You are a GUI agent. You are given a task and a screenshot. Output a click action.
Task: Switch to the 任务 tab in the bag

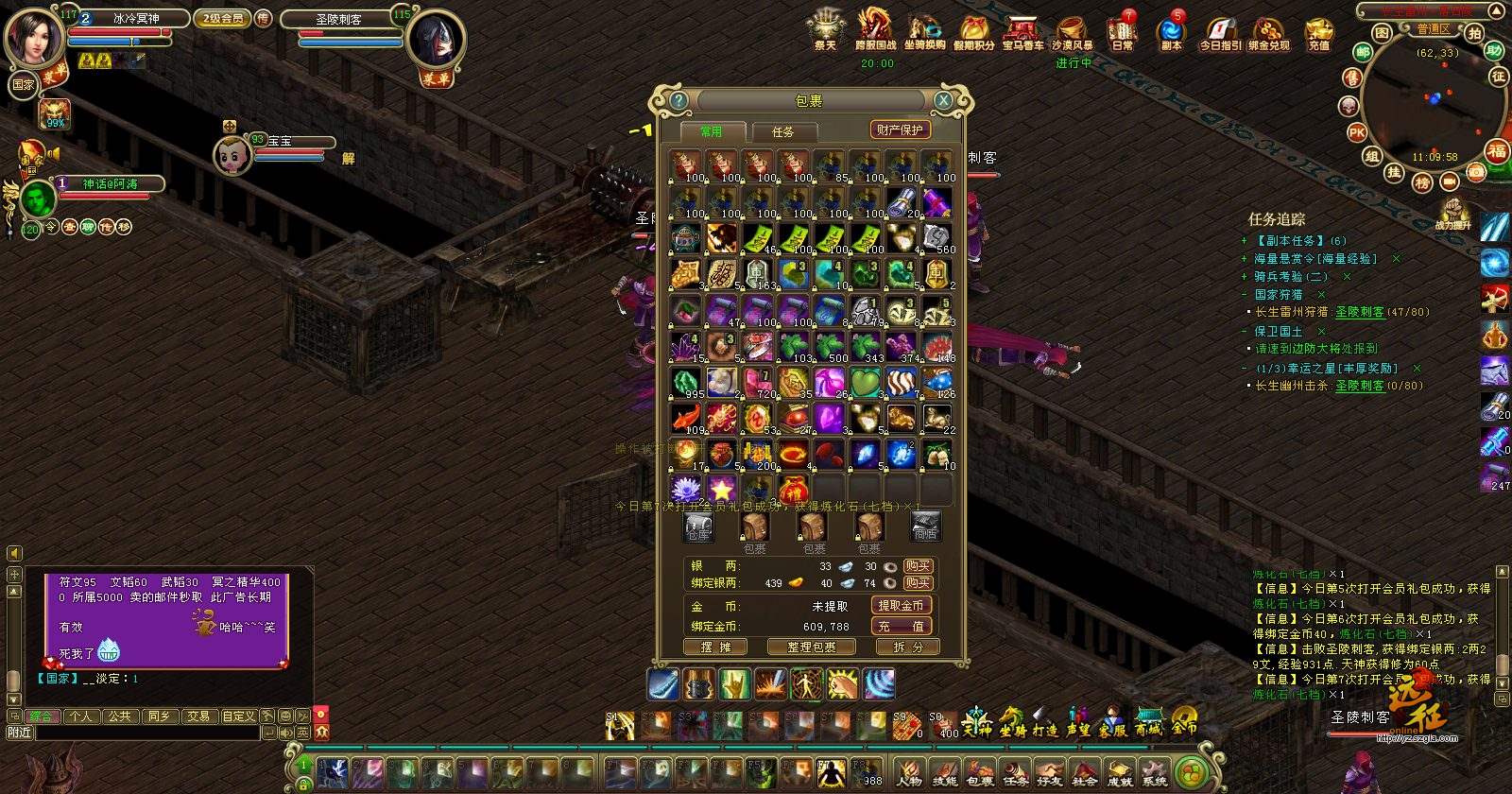[782, 131]
